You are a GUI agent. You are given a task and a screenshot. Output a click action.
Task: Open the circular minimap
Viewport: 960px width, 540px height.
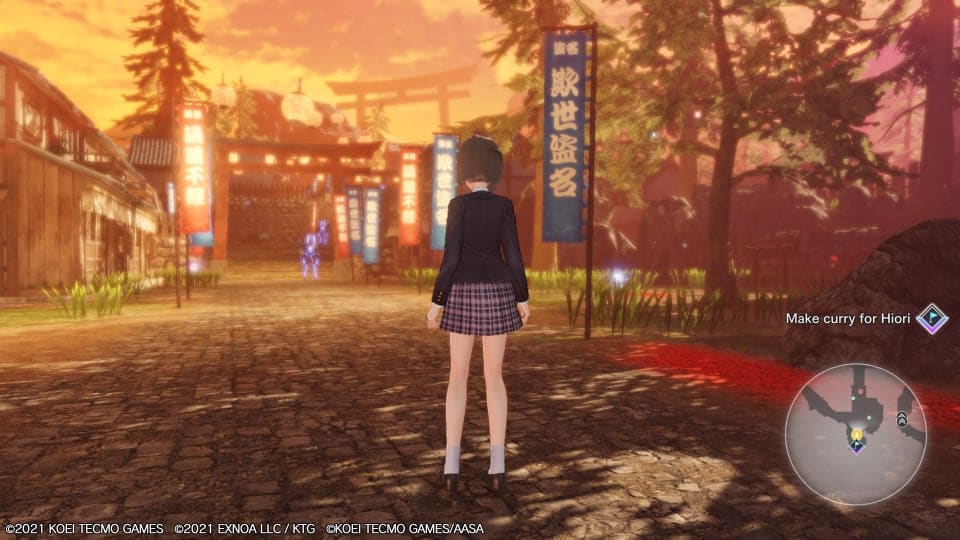[855, 432]
